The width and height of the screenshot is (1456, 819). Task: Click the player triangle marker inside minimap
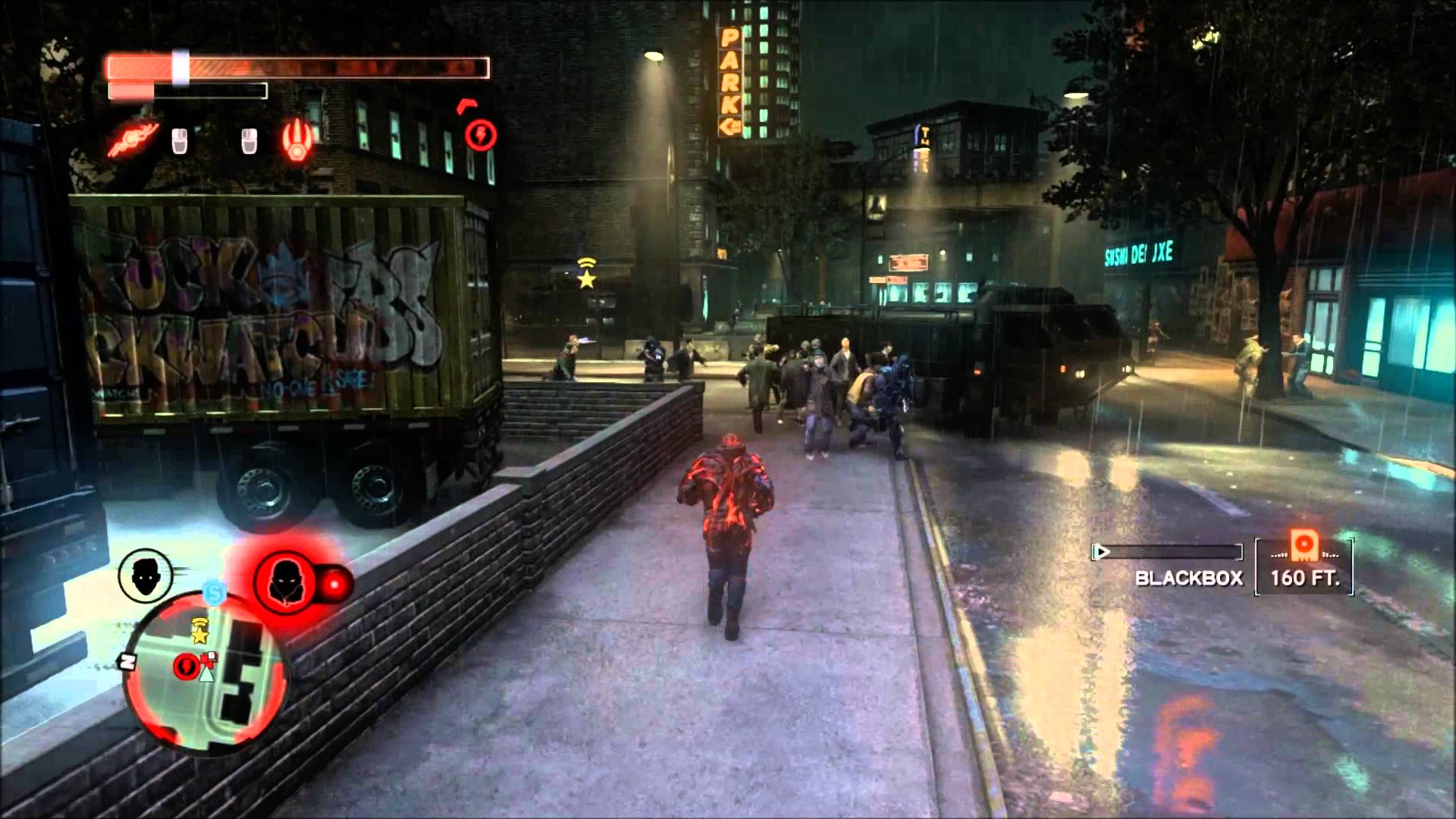[x=206, y=675]
